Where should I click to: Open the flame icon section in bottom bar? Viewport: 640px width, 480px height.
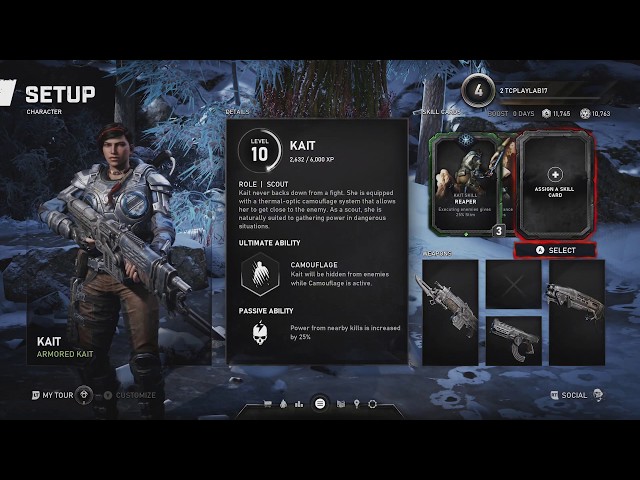[285, 404]
